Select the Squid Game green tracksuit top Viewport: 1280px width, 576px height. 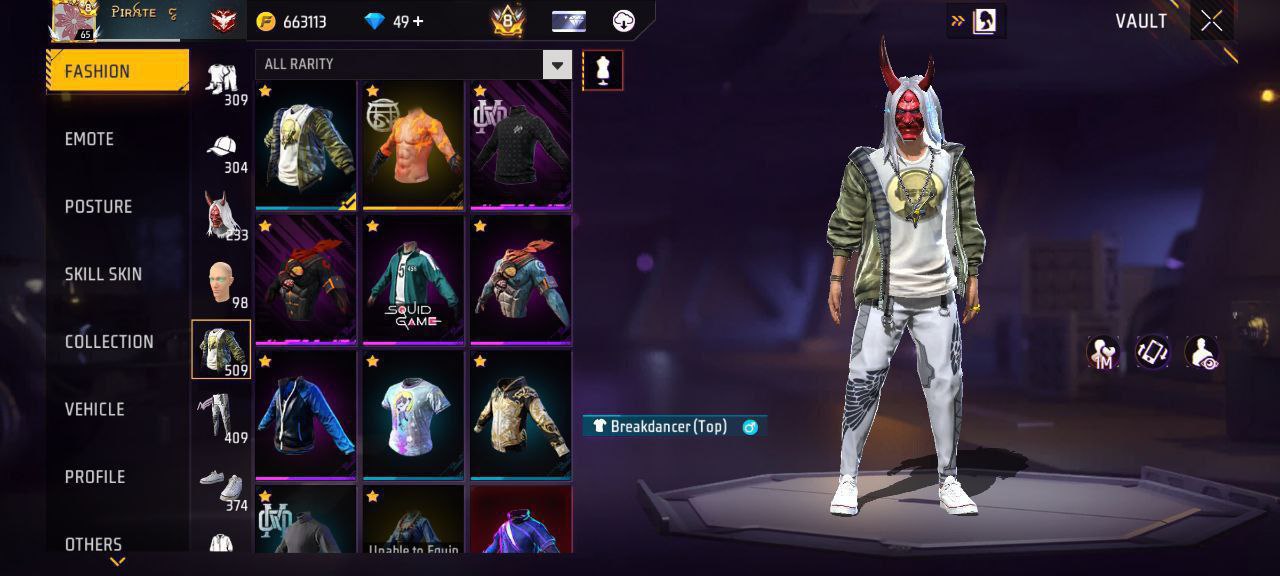[413, 280]
